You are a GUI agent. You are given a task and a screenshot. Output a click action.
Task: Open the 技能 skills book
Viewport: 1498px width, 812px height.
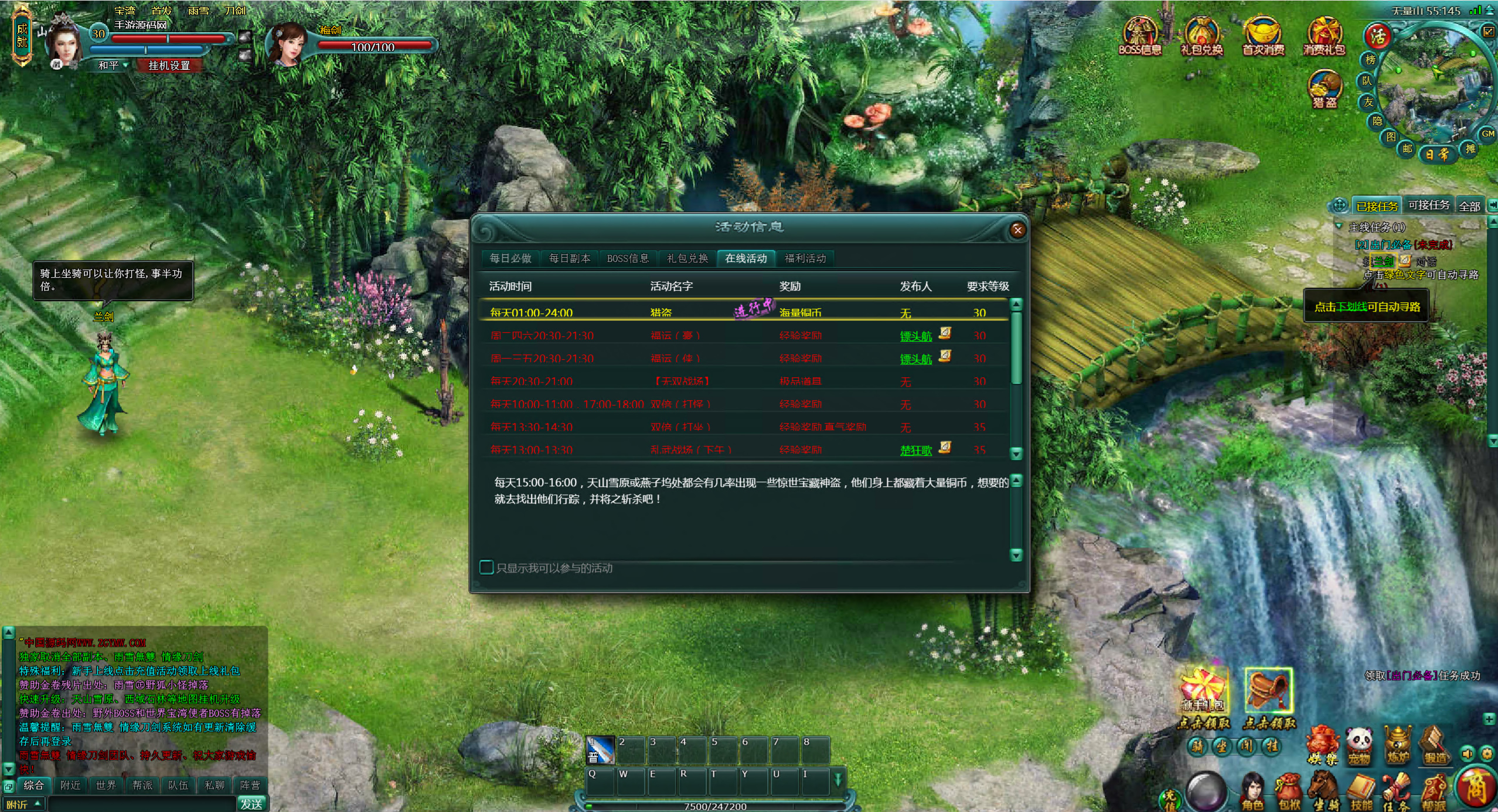click(1361, 791)
